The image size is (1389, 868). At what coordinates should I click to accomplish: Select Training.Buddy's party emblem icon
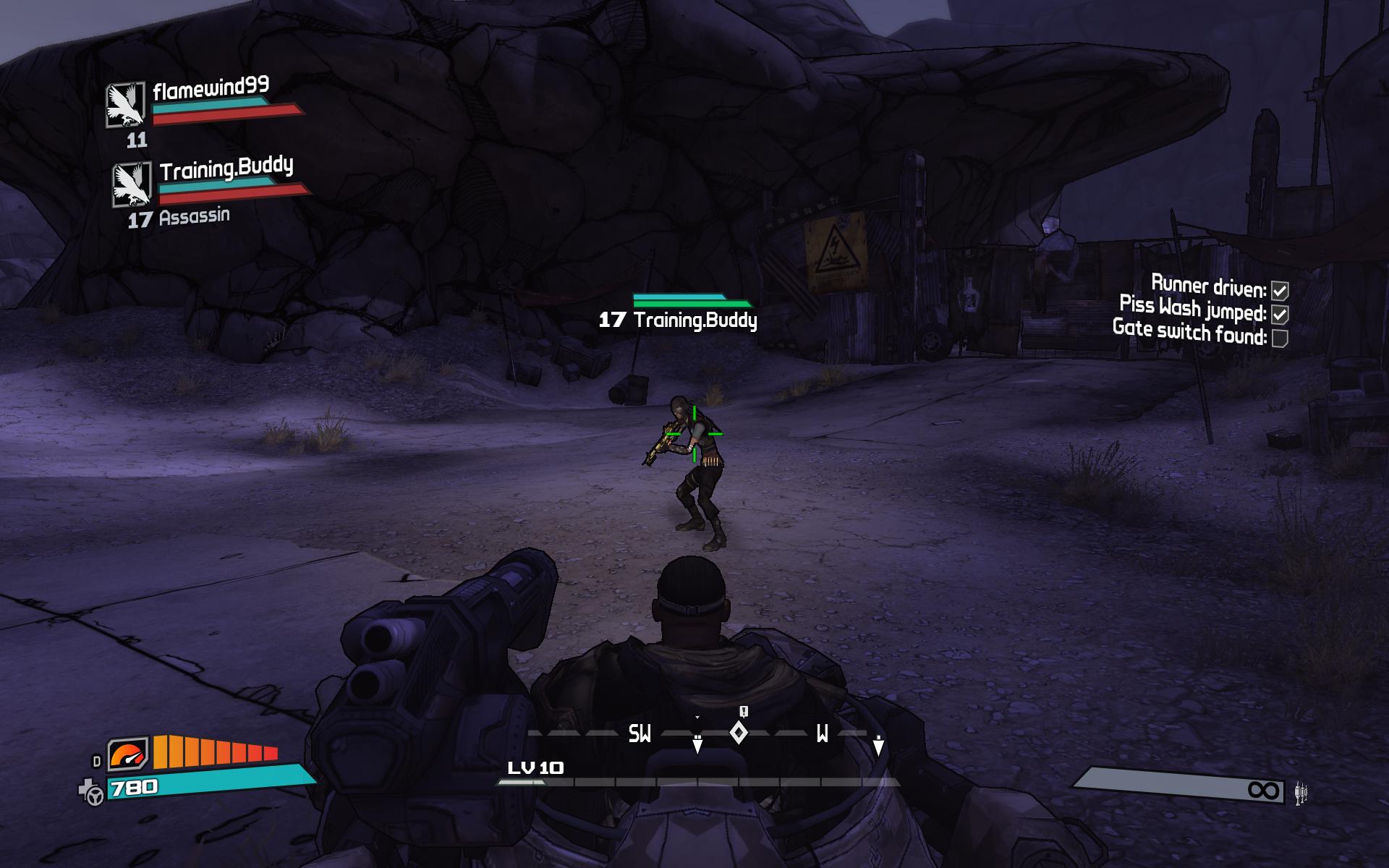132,184
